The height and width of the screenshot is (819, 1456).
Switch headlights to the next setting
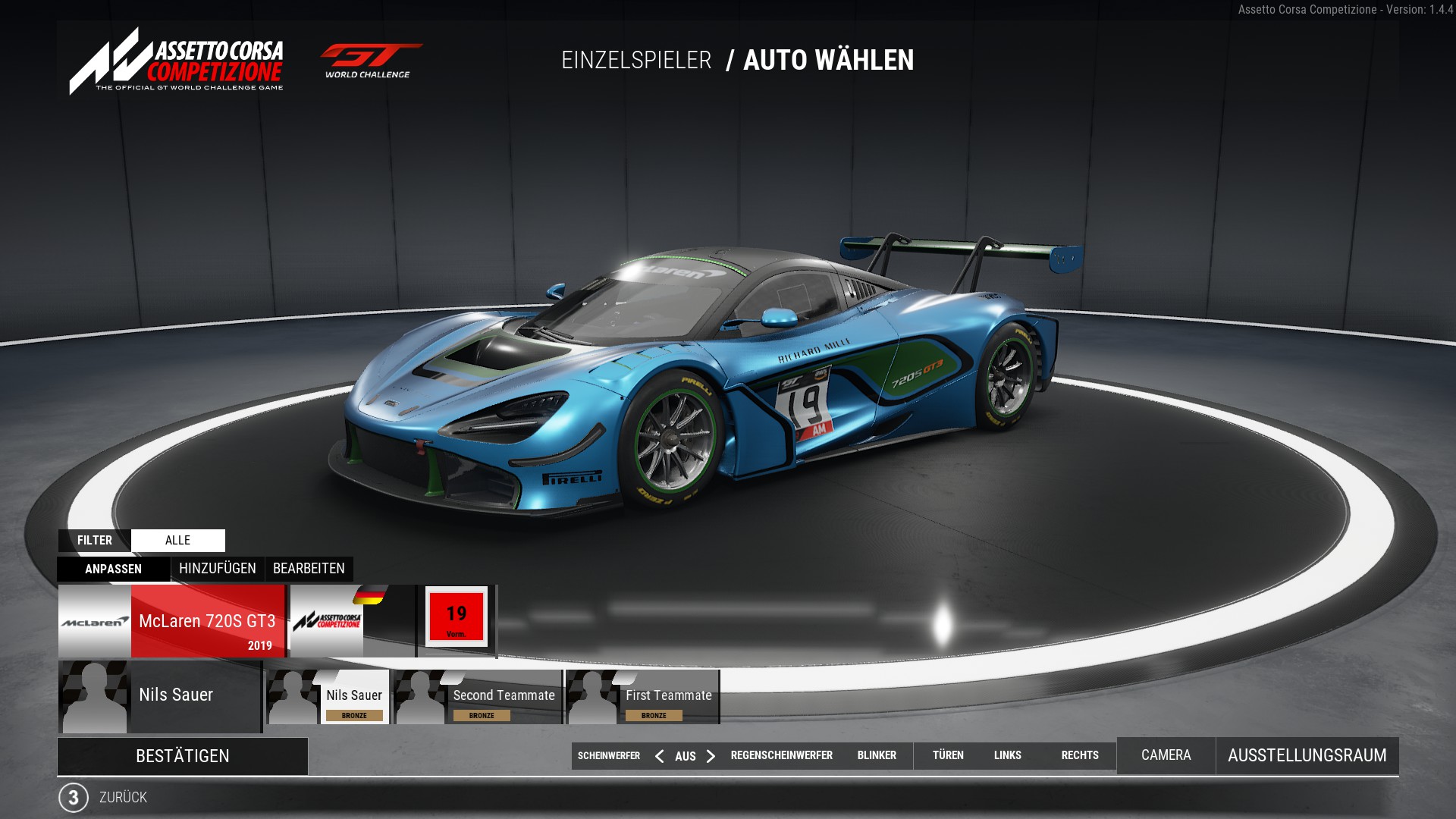pos(711,756)
